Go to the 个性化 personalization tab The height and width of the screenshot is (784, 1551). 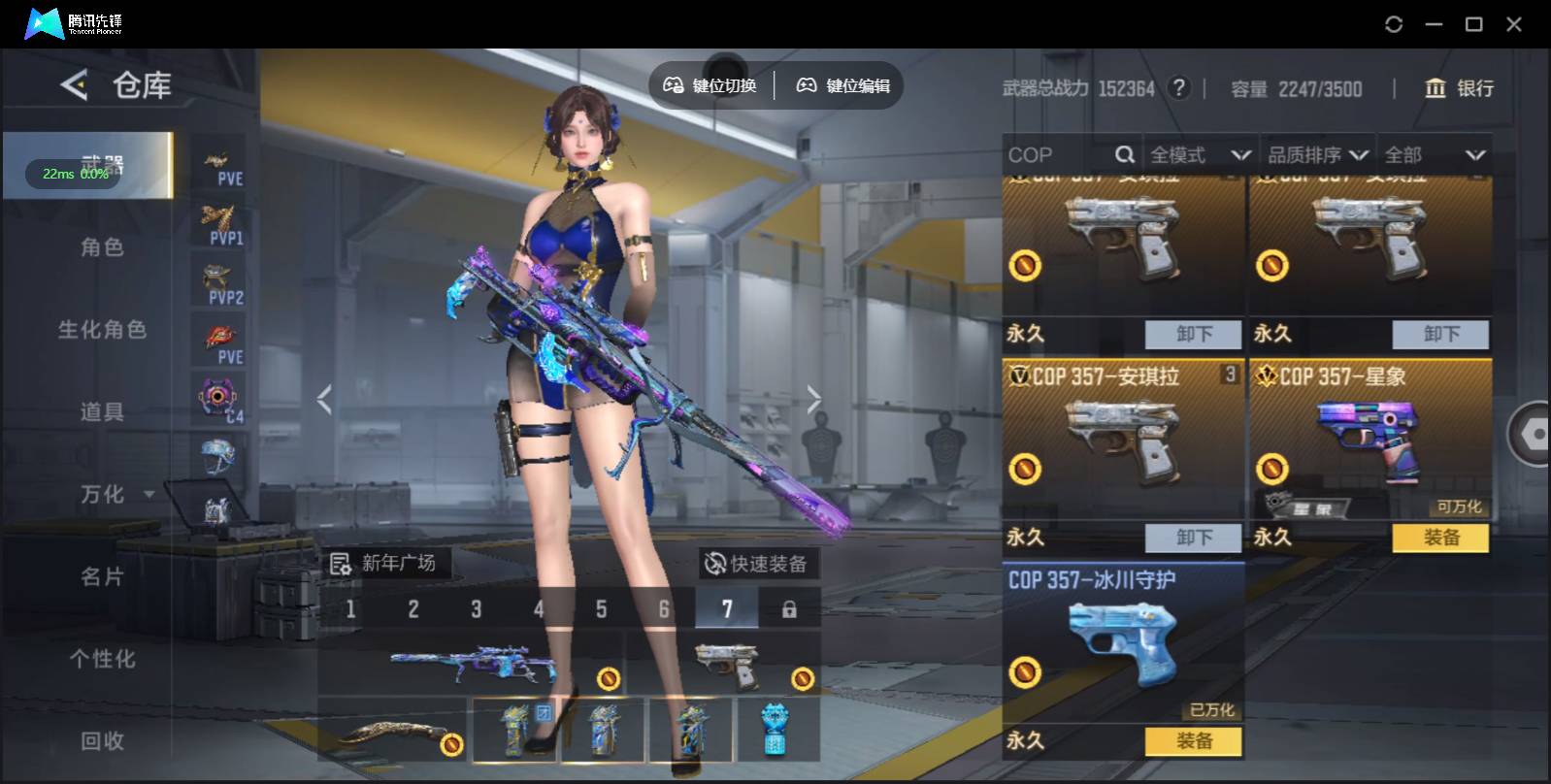click(x=102, y=660)
